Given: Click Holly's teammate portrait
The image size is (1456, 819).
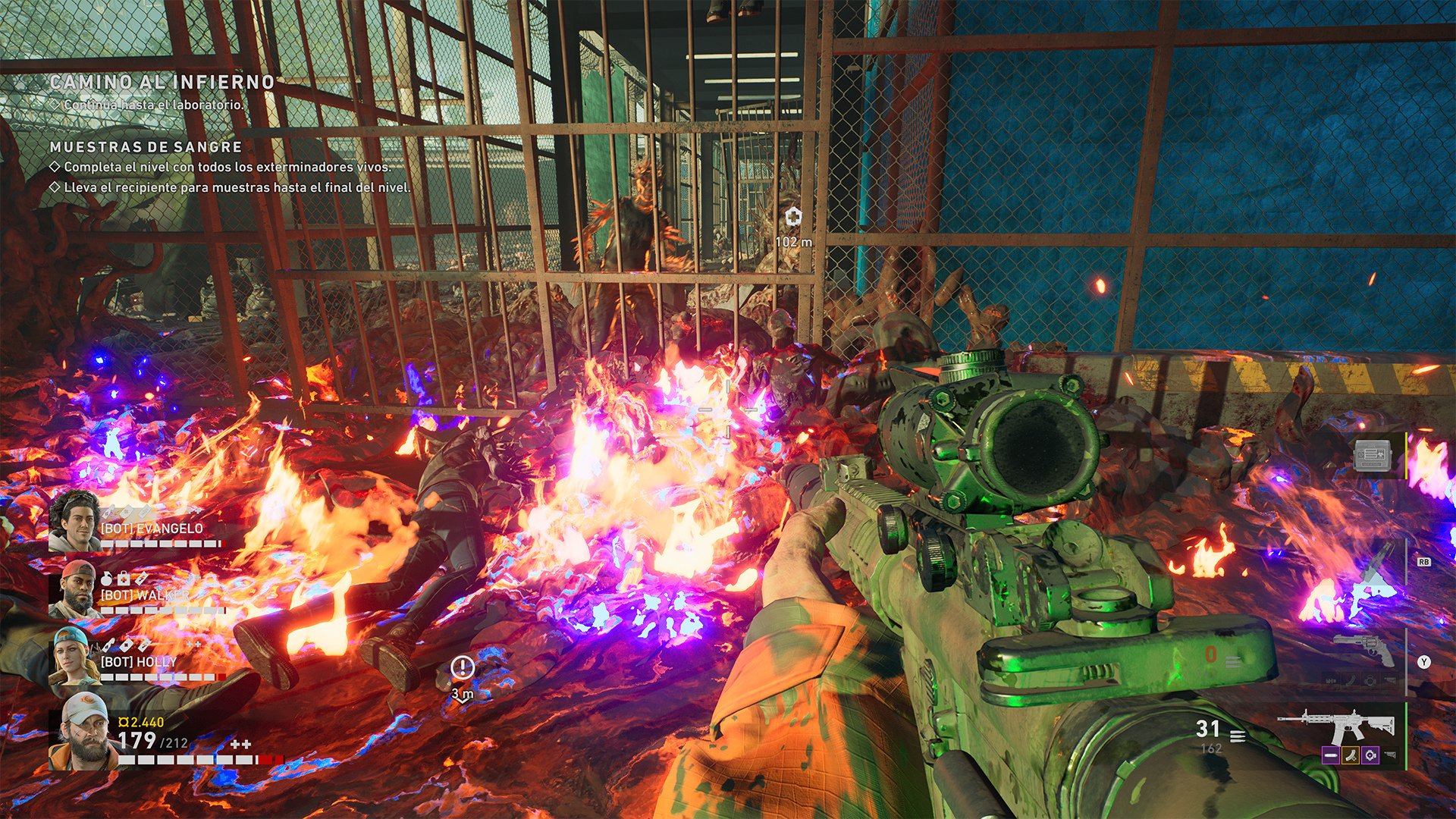Looking at the screenshot, I should pyautogui.click(x=74, y=657).
